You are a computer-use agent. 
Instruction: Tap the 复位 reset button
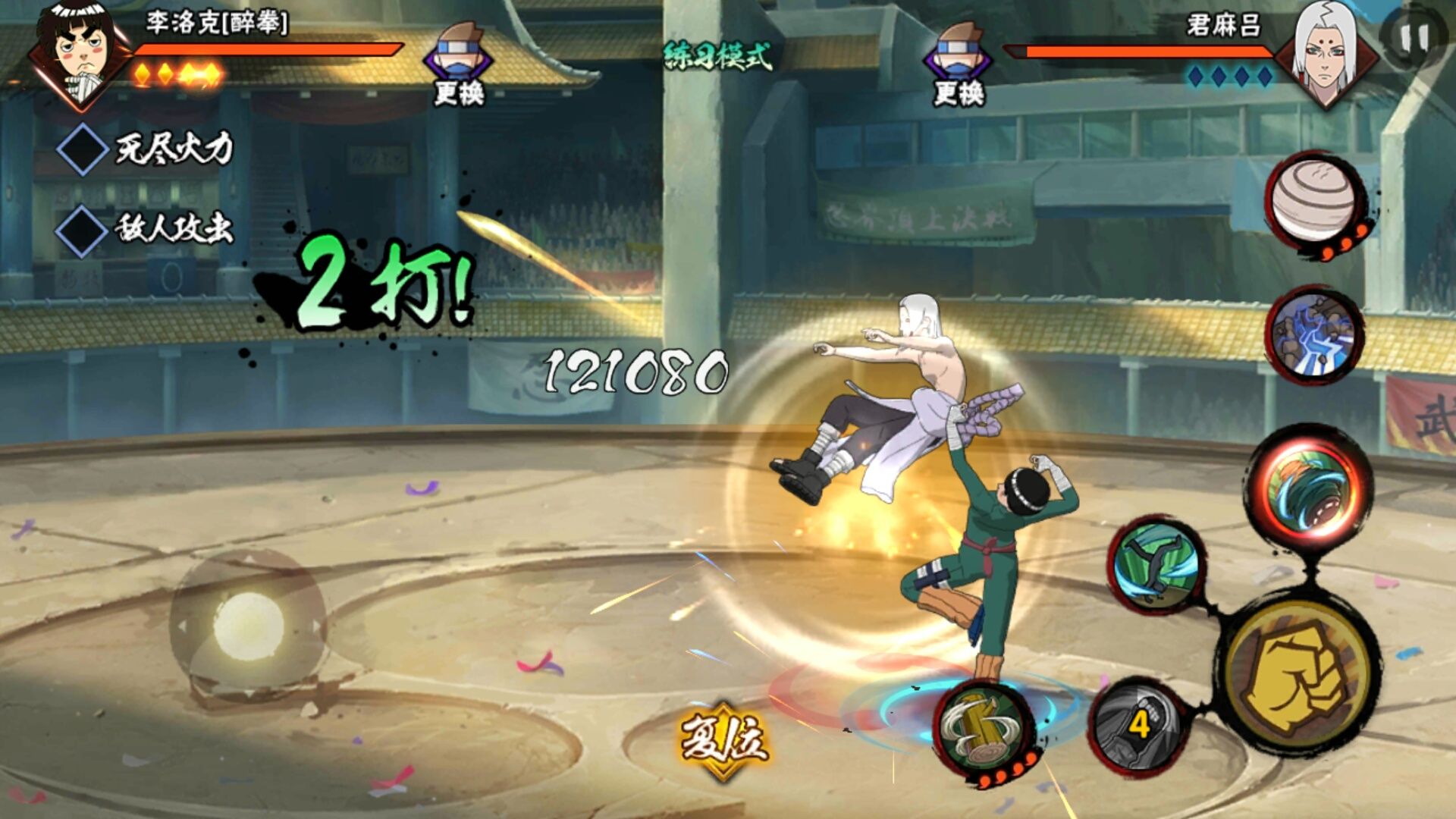[x=723, y=739]
